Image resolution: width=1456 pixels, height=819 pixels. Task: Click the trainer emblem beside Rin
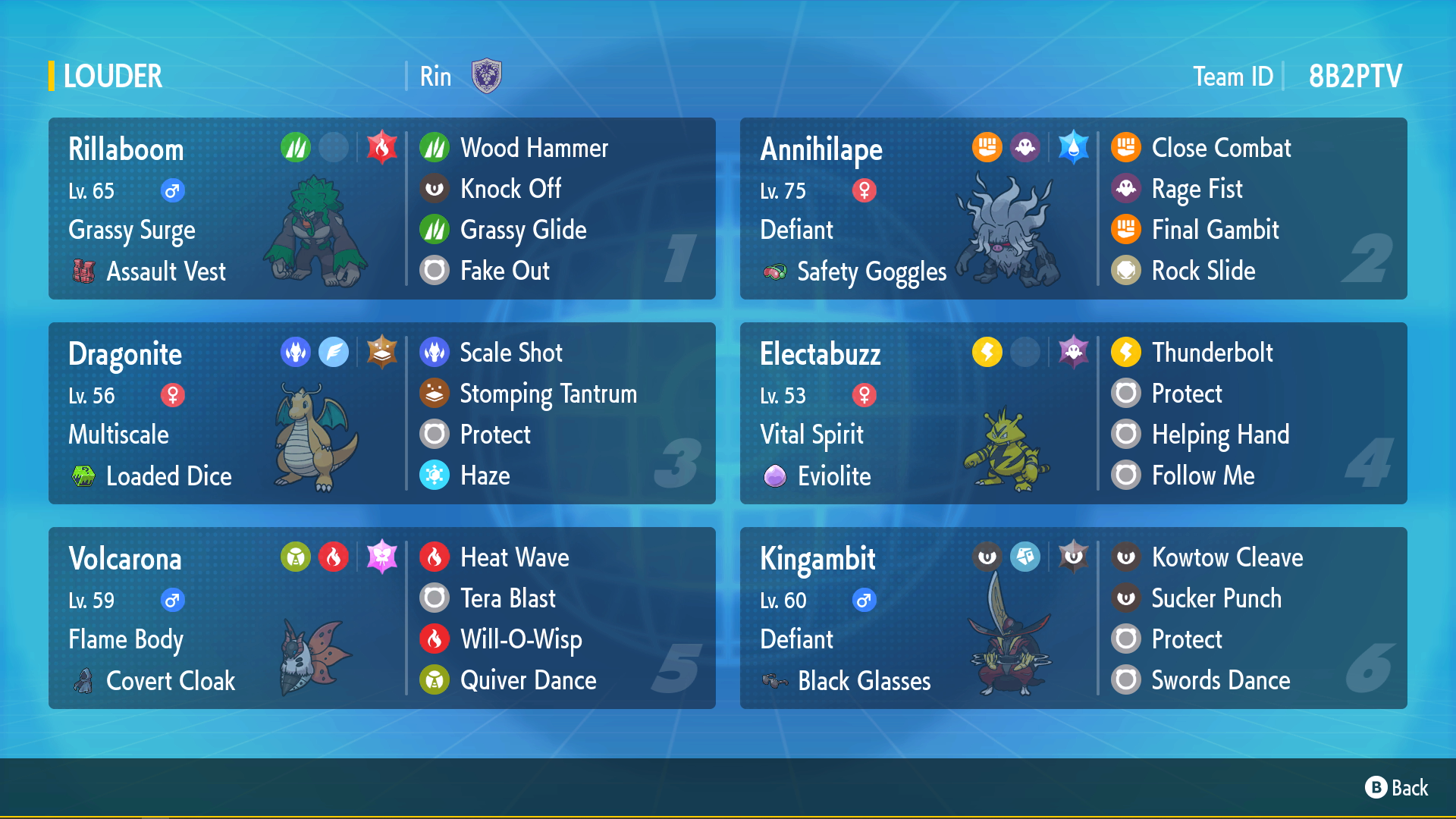(x=487, y=76)
